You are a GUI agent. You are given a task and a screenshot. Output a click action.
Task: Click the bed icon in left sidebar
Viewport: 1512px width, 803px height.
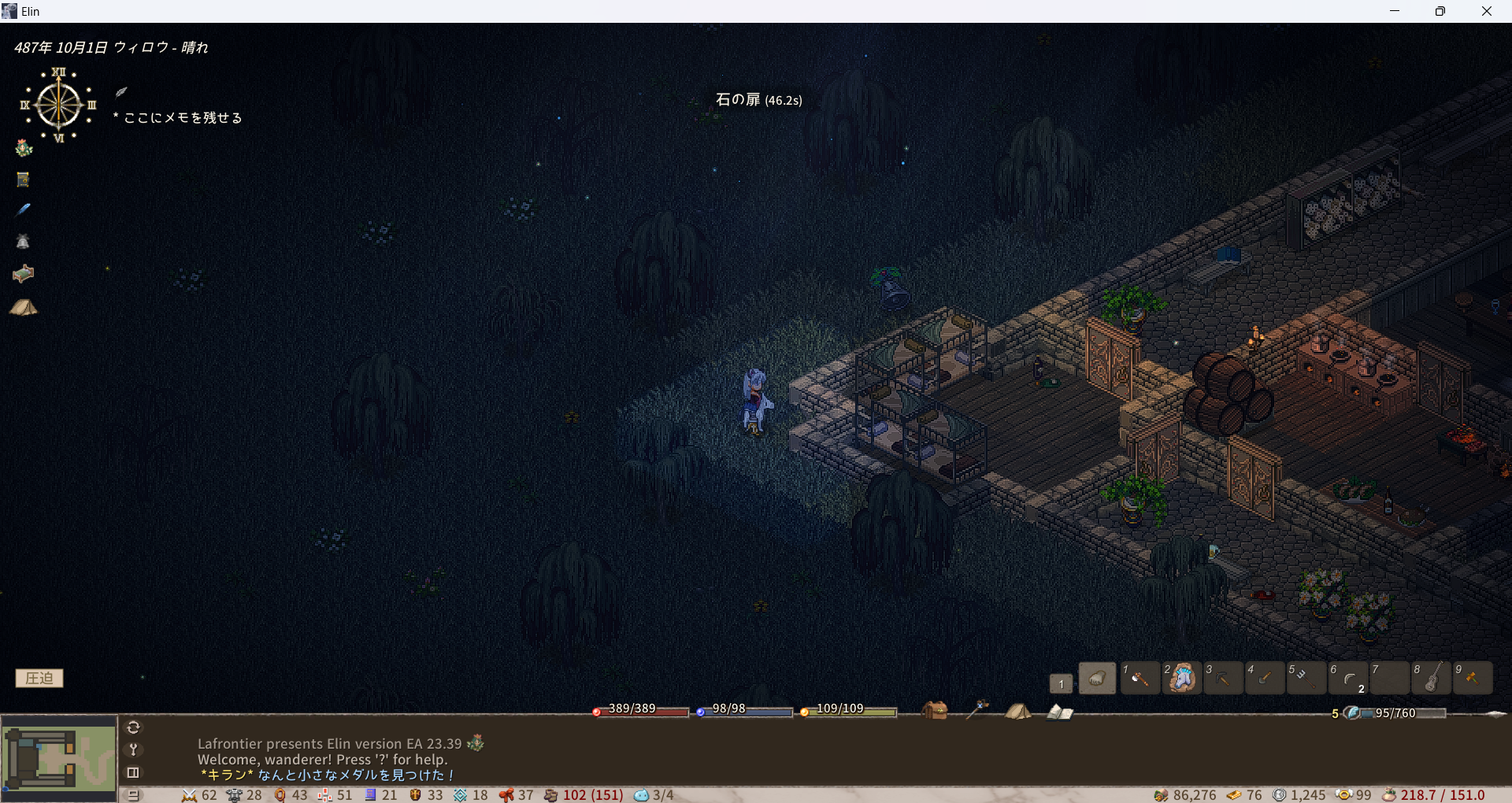[23, 274]
